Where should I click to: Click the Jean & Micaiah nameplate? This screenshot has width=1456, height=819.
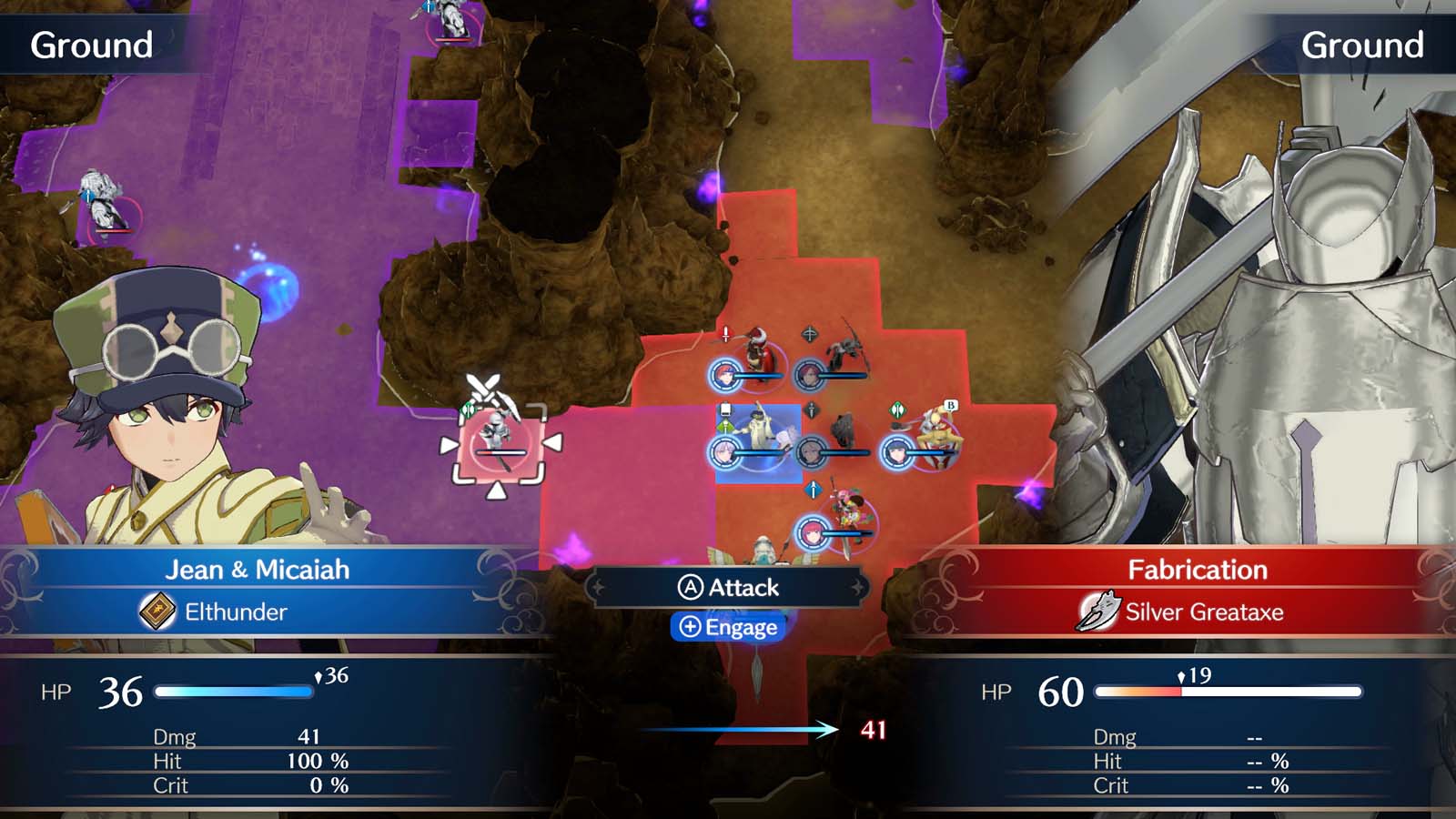(x=258, y=570)
